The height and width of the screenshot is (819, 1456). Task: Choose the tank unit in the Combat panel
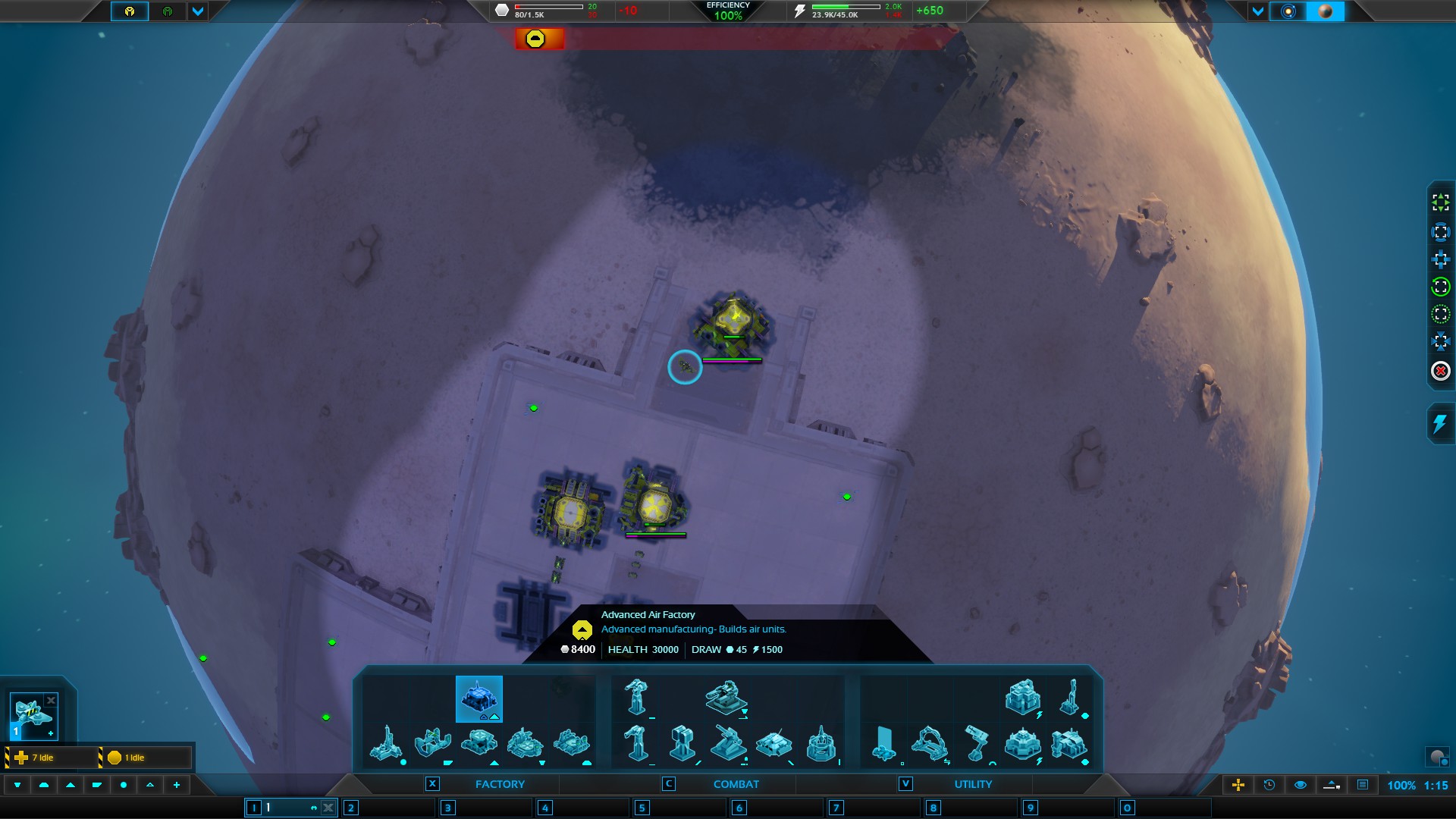[x=773, y=743]
